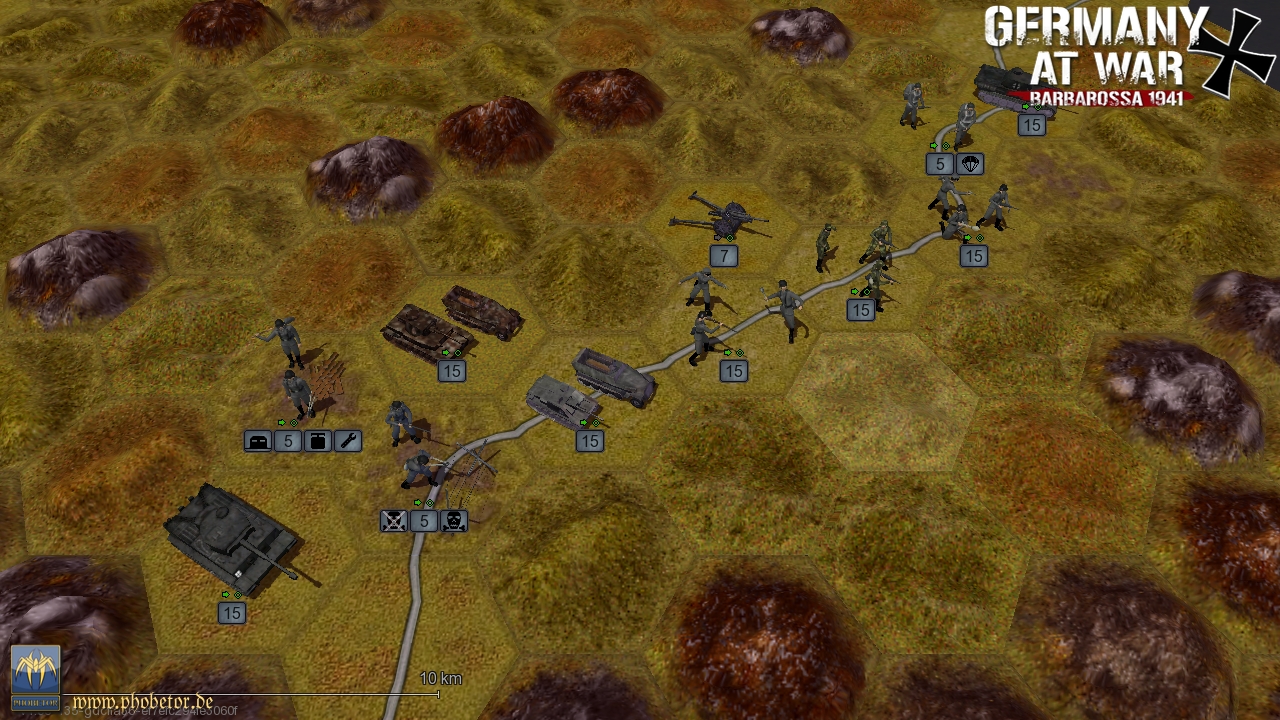Screen dimensions: 1280x720
Task: Click the parachute icon beside the paratrooper squad
Action: [969, 164]
